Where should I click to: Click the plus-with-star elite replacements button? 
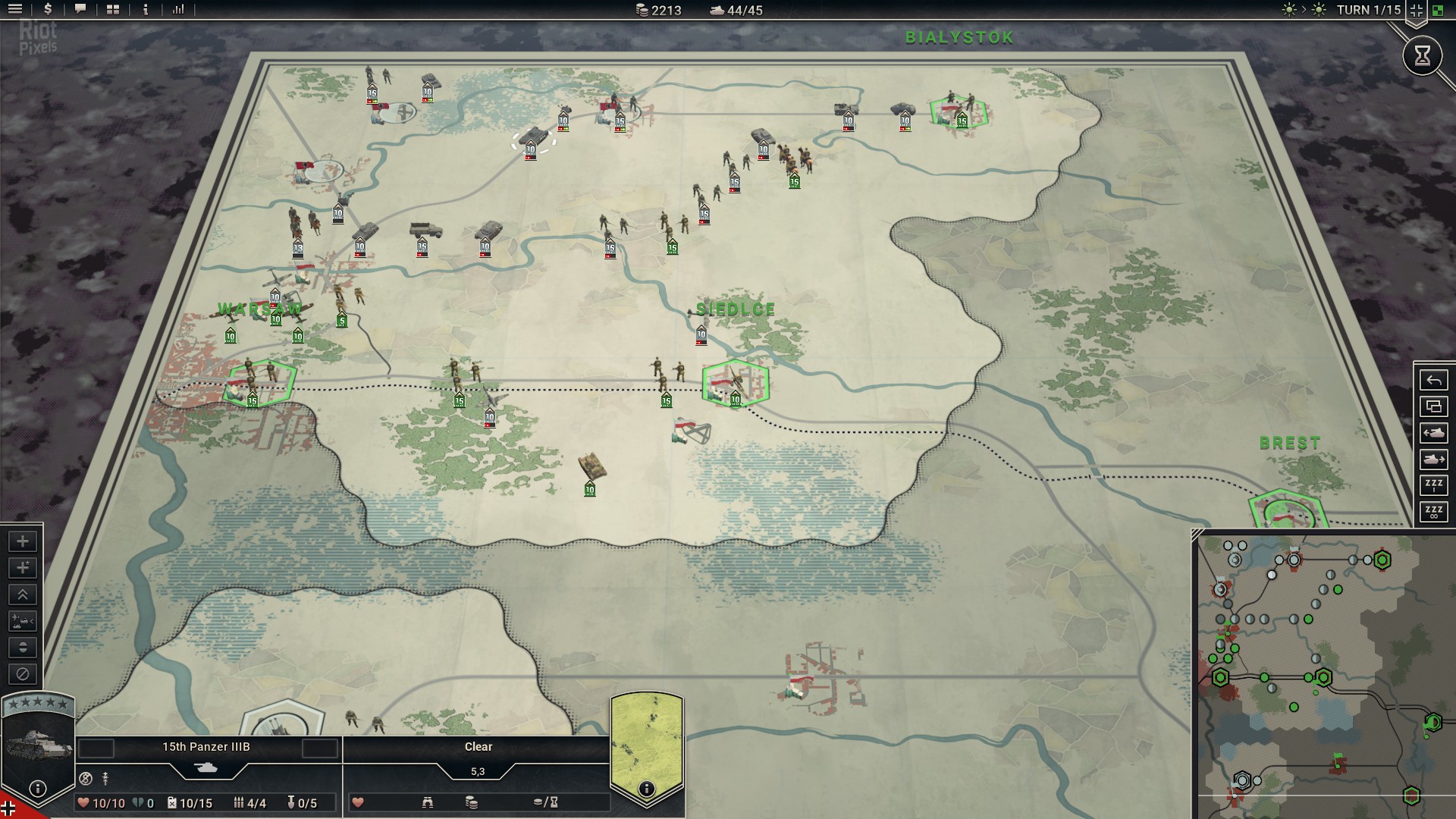click(23, 568)
